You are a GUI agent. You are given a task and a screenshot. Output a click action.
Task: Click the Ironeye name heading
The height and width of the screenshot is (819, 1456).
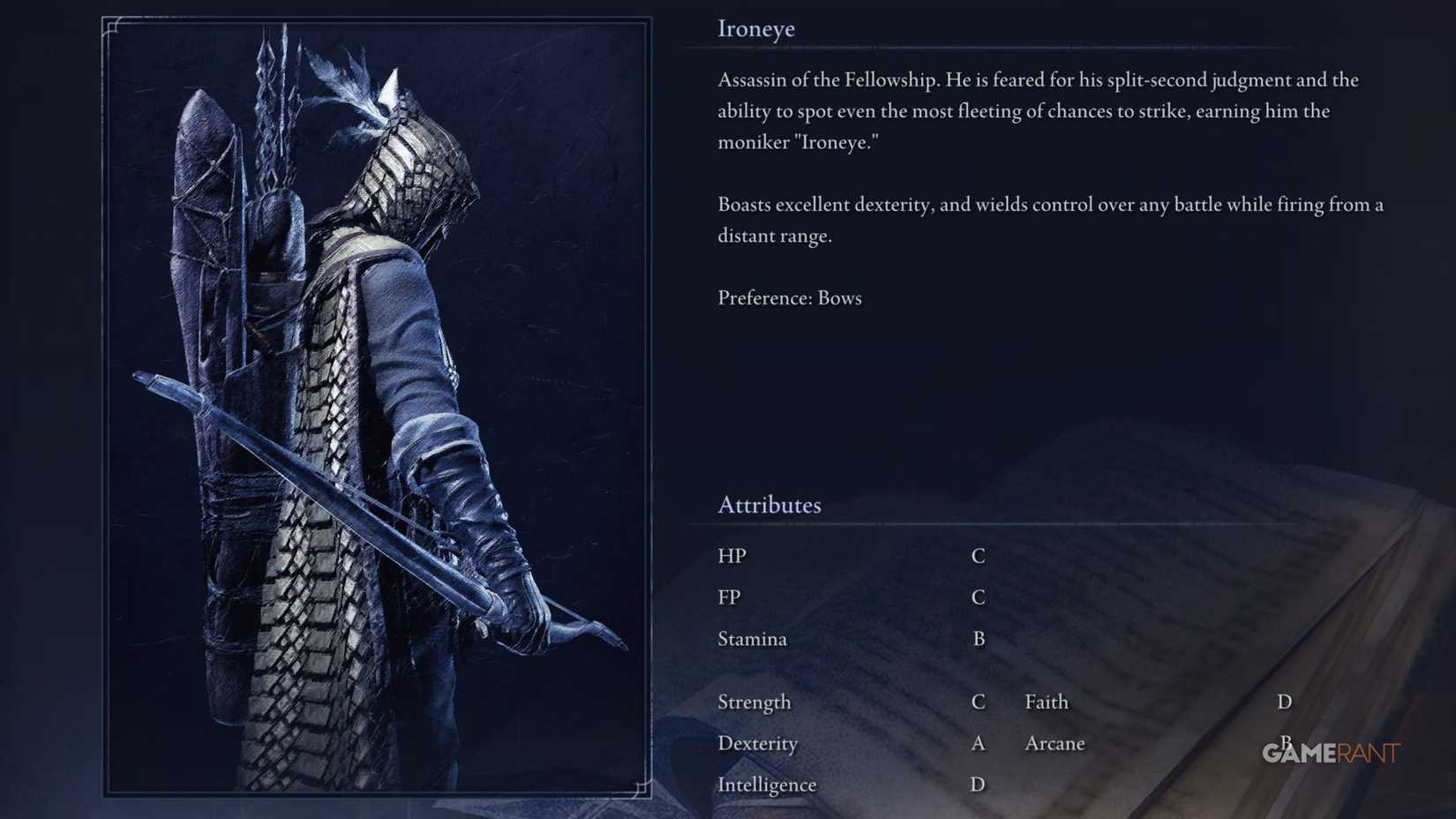756,28
